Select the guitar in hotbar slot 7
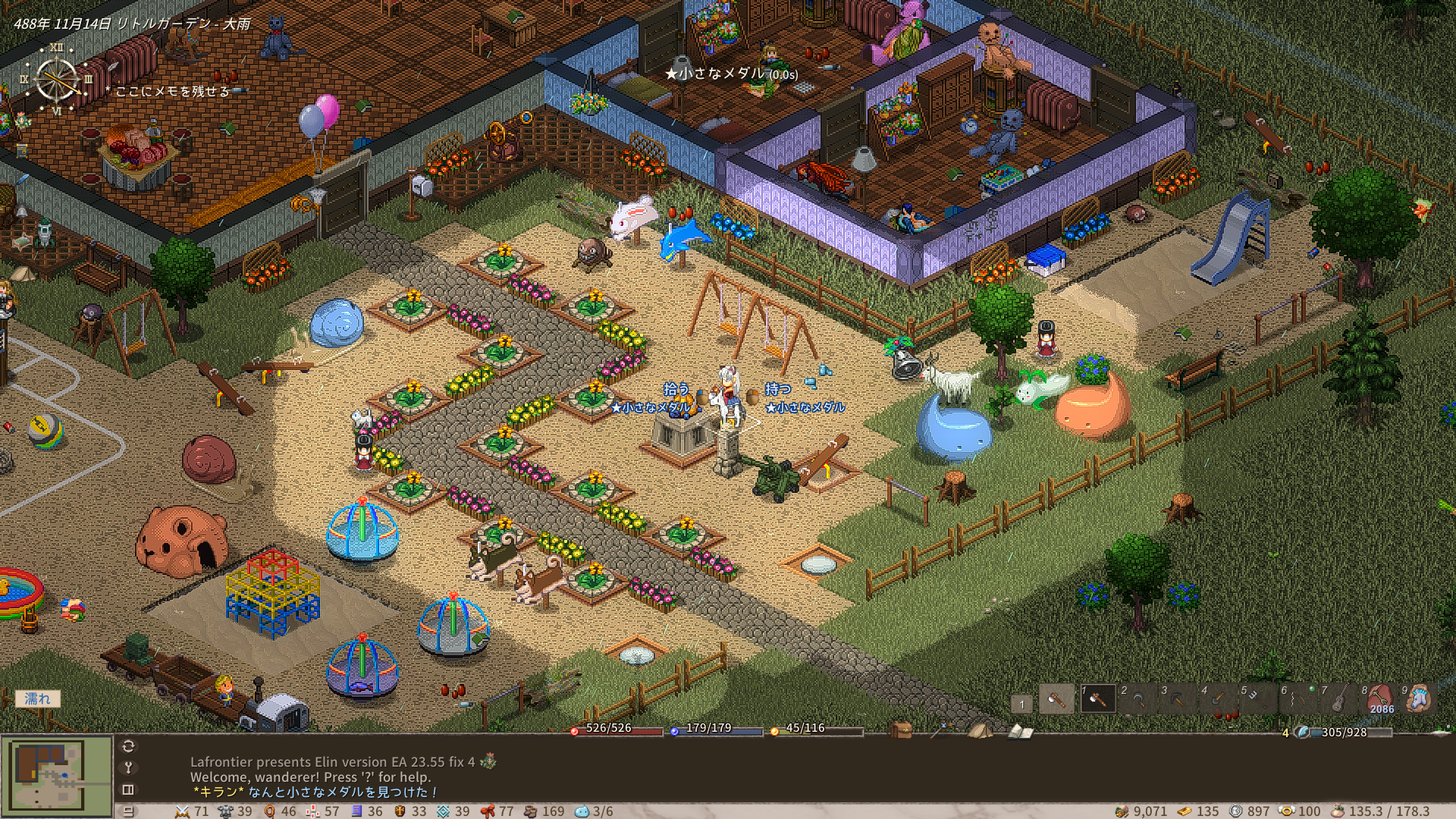The width and height of the screenshot is (1456, 819). pyautogui.click(x=1338, y=699)
